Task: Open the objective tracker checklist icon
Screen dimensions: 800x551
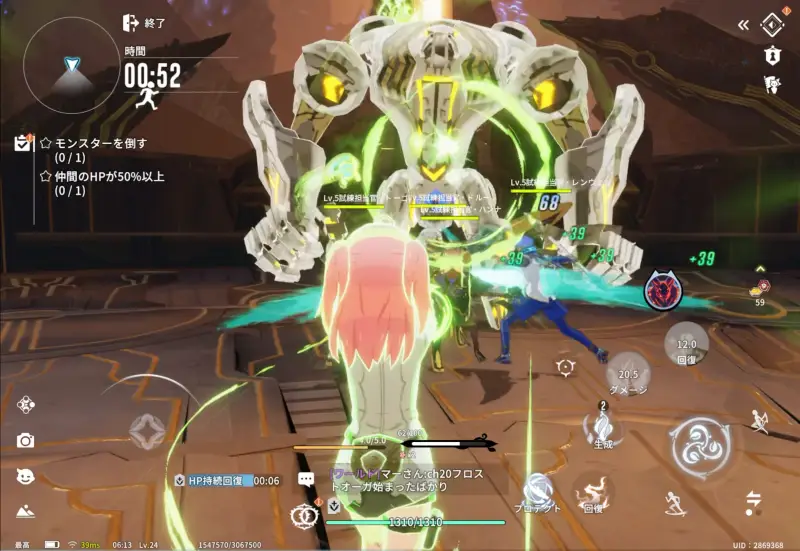Action: click(23, 144)
